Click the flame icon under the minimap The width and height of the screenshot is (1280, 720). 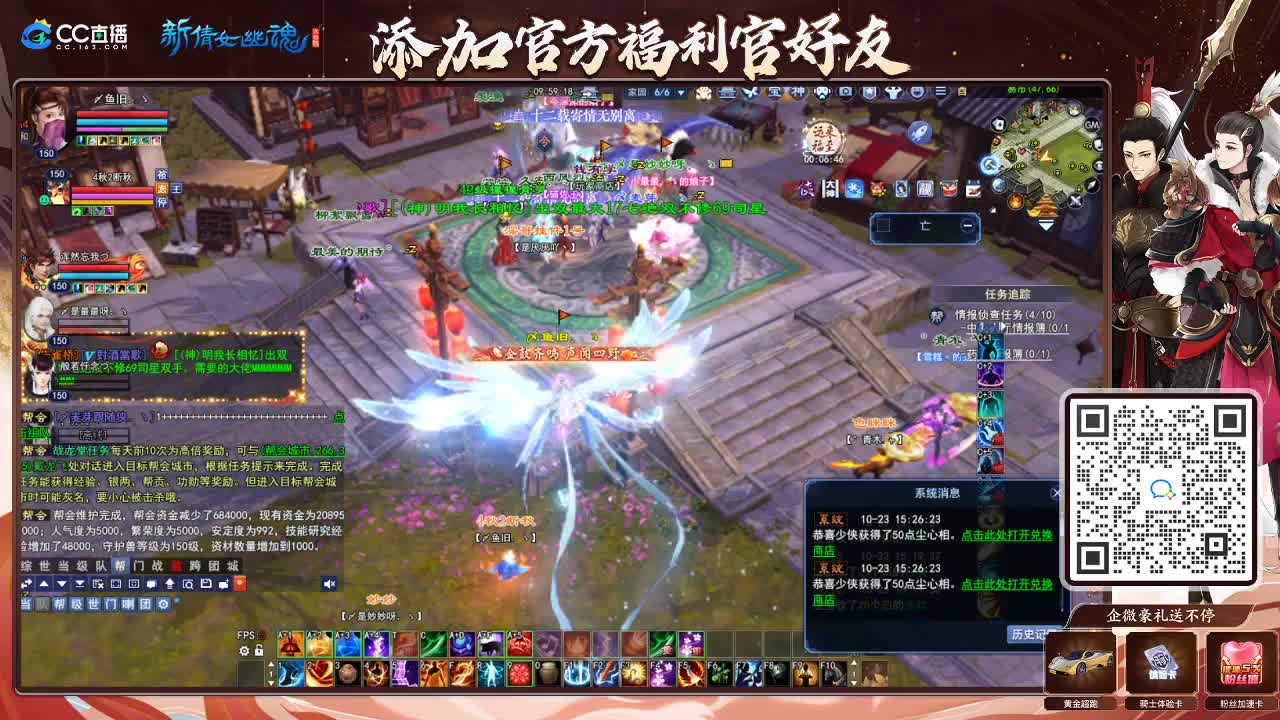[x=1015, y=200]
